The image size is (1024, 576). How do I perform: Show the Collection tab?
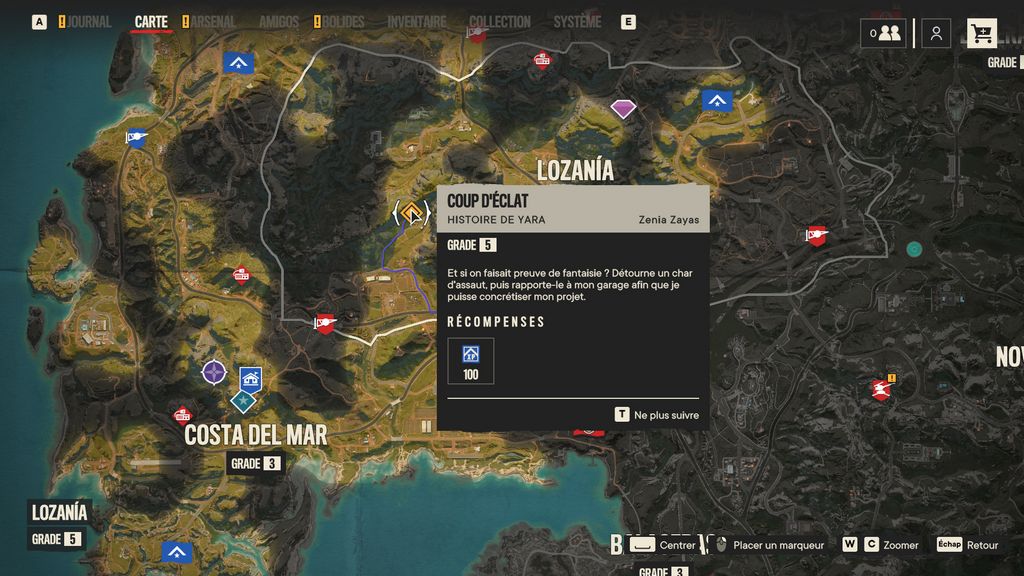click(x=500, y=22)
